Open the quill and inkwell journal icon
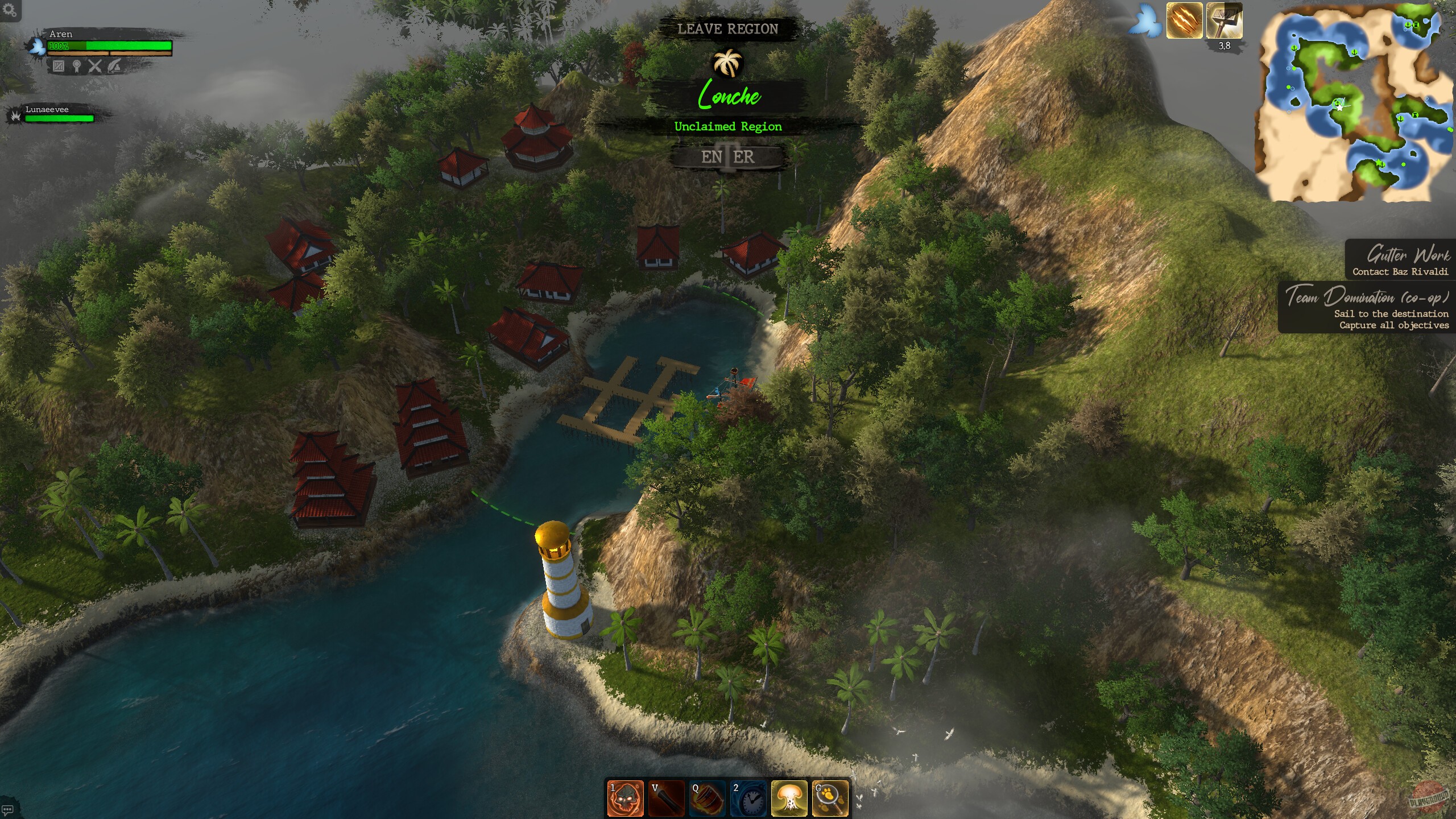 click(113, 67)
